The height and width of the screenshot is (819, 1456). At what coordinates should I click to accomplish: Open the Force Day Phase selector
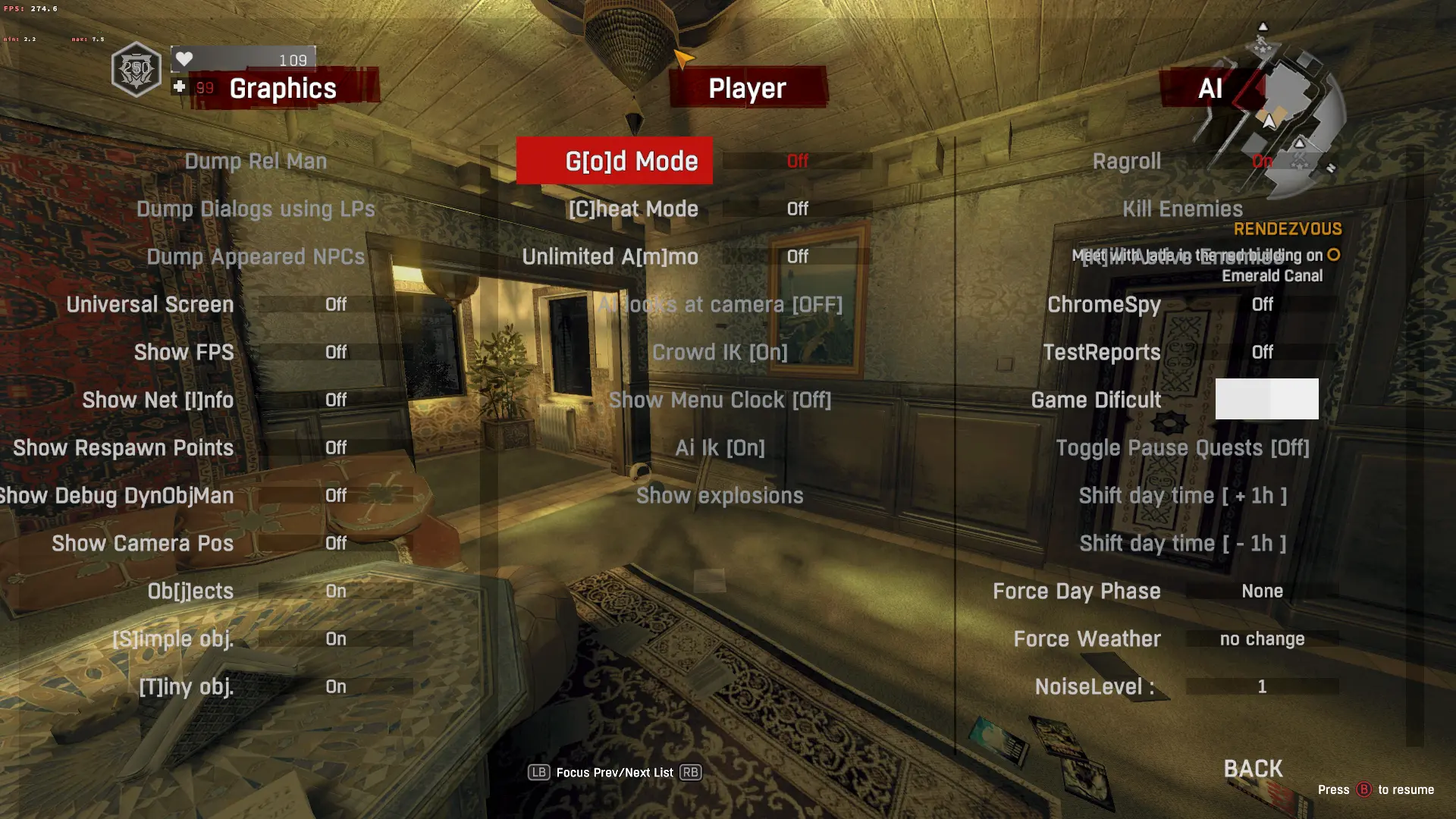click(x=1077, y=591)
